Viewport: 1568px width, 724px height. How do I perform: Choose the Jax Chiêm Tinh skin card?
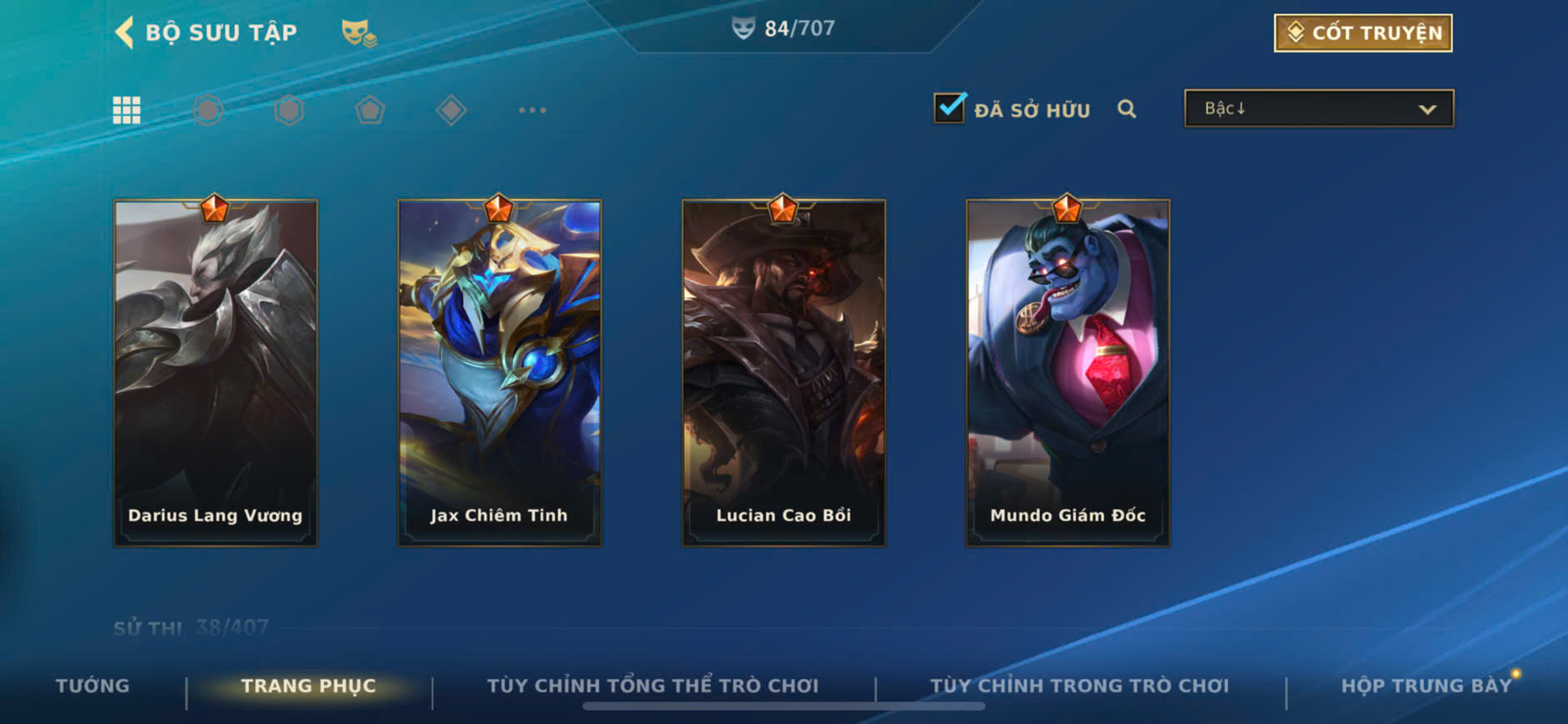(x=500, y=373)
